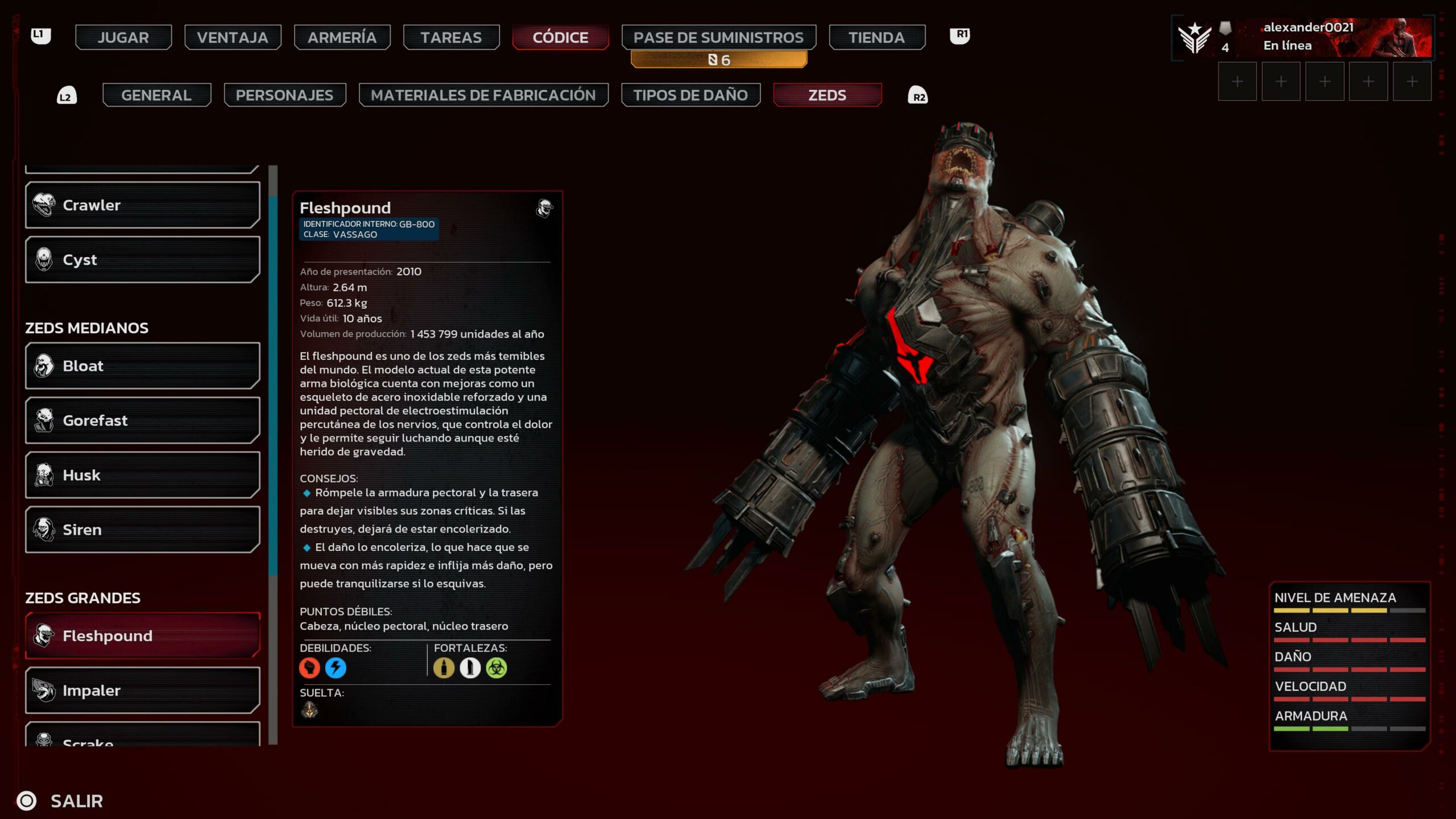Choose the Cyst entry
Screen dimensions: 1456x819
pyautogui.click(x=142, y=259)
